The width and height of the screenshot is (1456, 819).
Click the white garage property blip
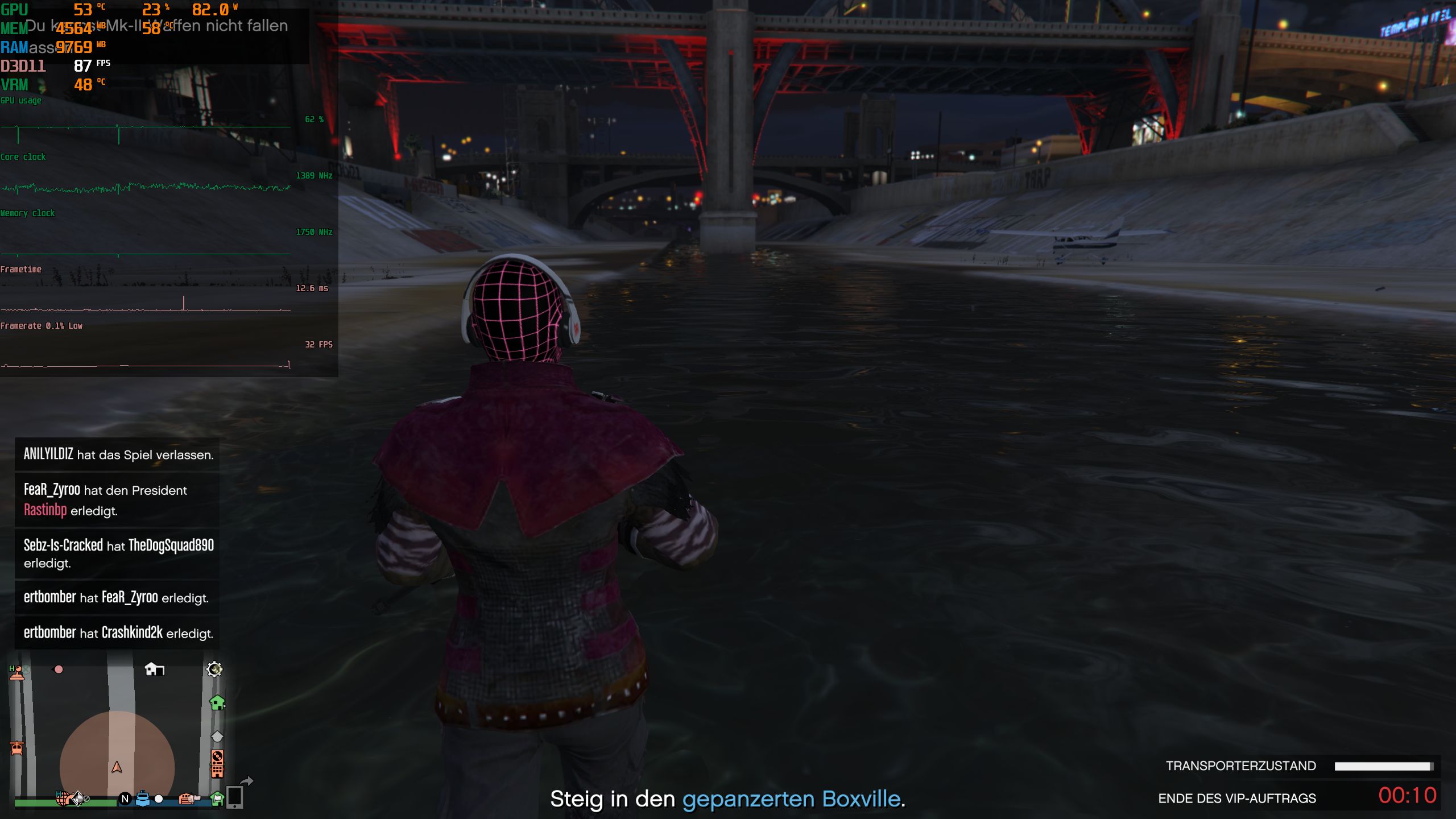click(154, 670)
